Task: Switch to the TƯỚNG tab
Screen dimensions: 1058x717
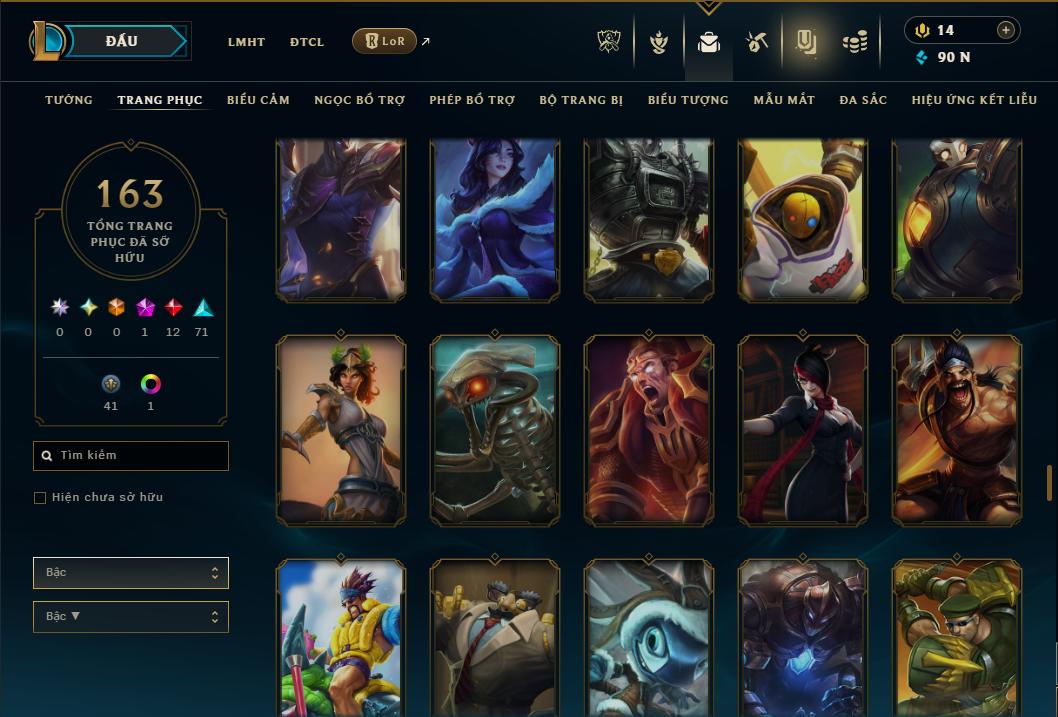Action: pyautogui.click(x=69, y=100)
